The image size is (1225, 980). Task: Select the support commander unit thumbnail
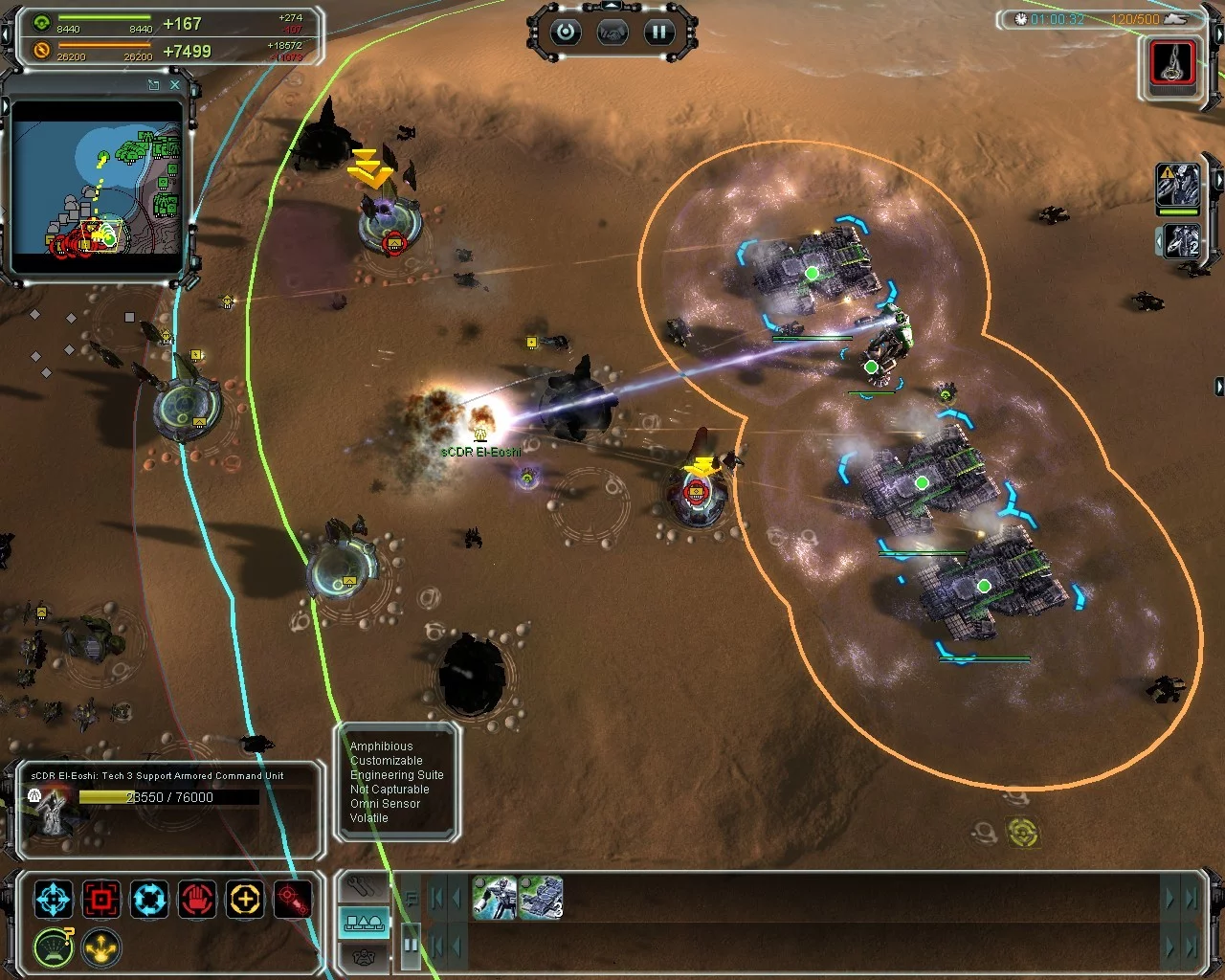[495, 899]
